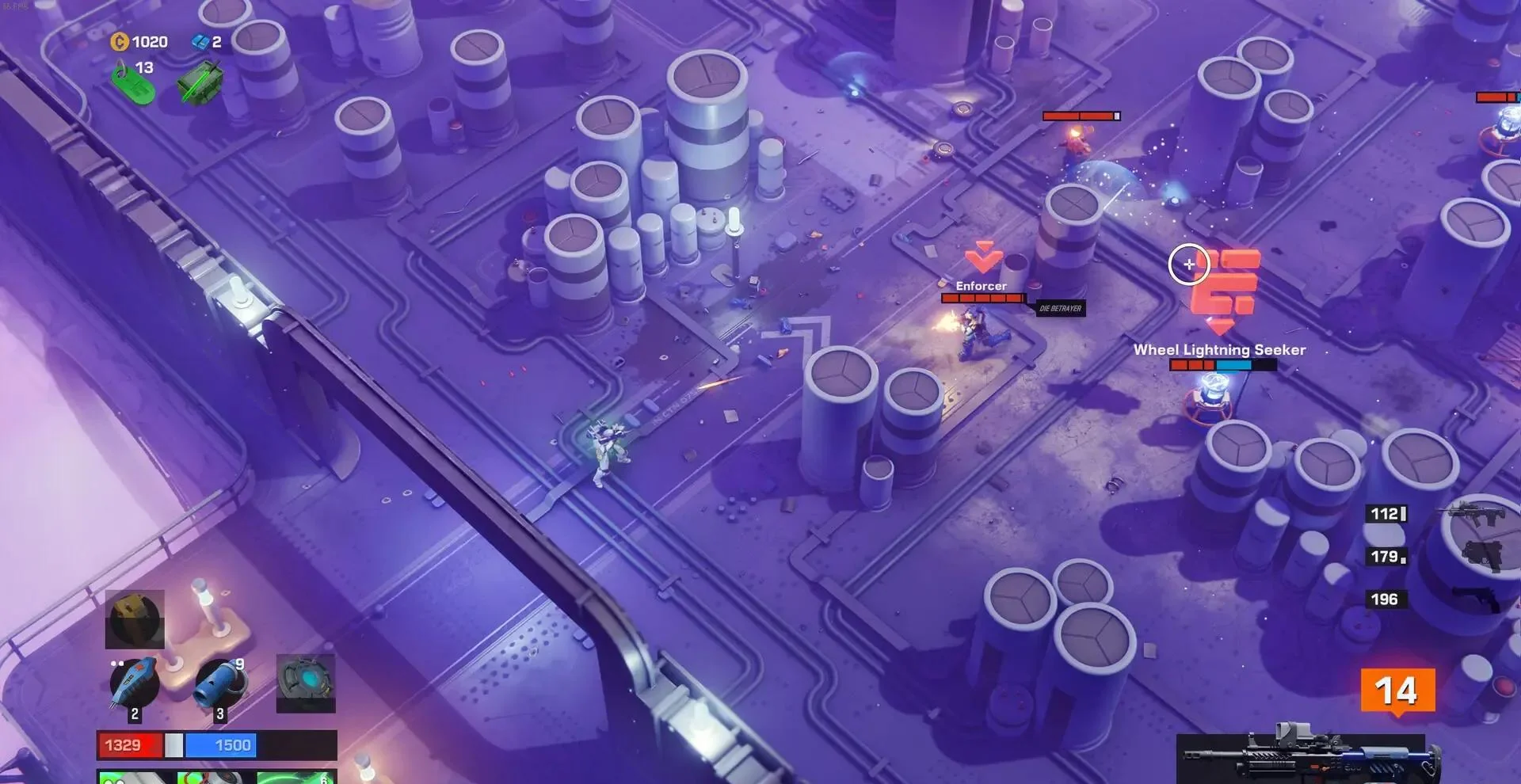Screen dimensions: 1521x784
Task: Select the blue stim injector item
Action: (x=133, y=683)
